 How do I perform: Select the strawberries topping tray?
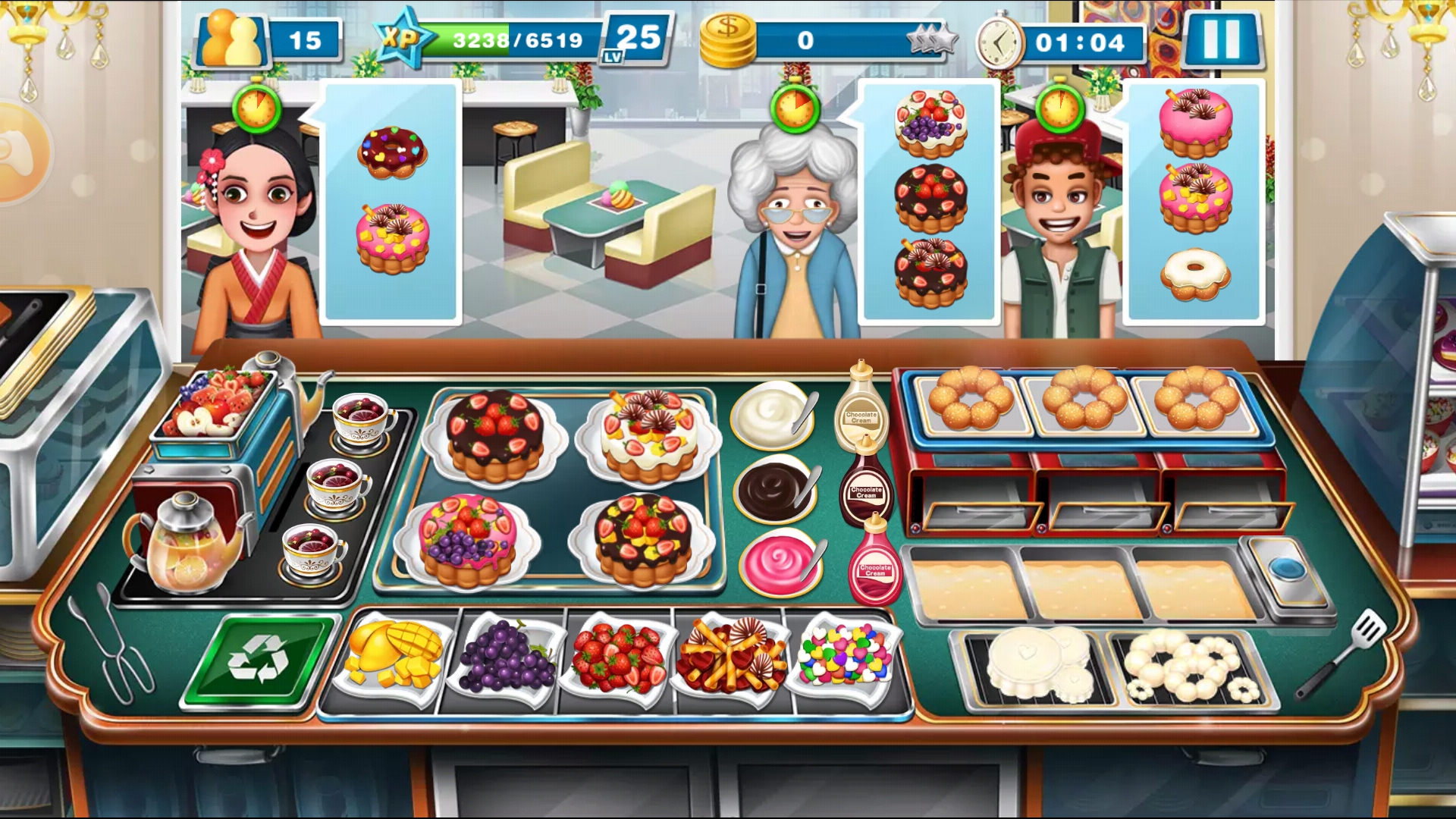pyautogui.click(x=617, y=656)
